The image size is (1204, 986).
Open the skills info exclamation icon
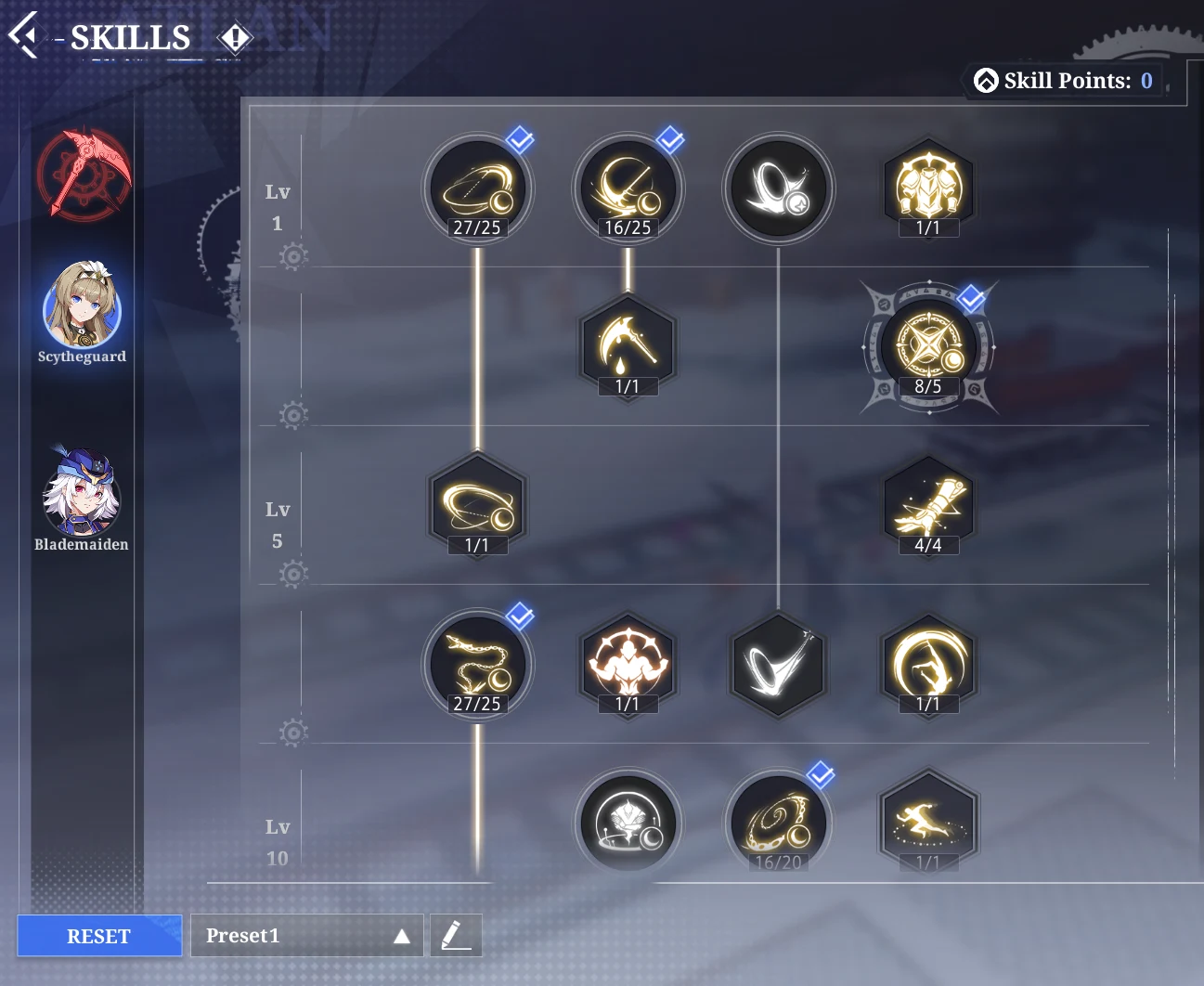[235, 38]
